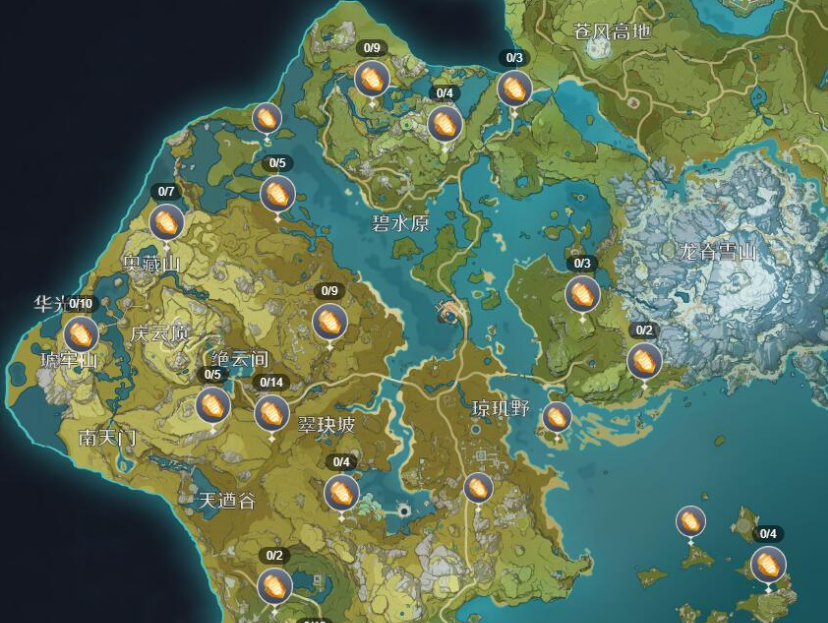Choose the 0/9 marker north of 翠玦坡
Viewport: 828px width, 623px height.
[328, 322]
